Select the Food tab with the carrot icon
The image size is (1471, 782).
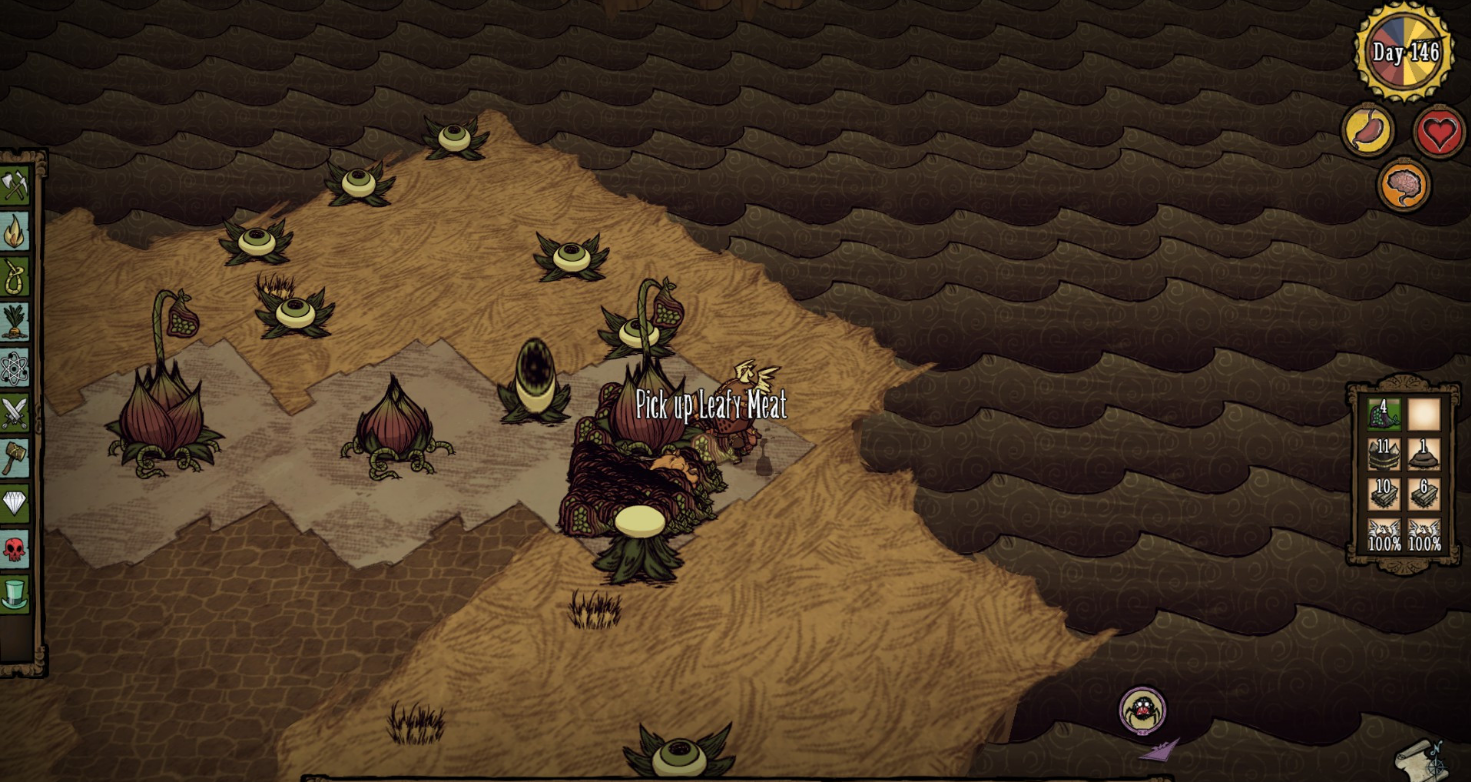click(15, 322)
